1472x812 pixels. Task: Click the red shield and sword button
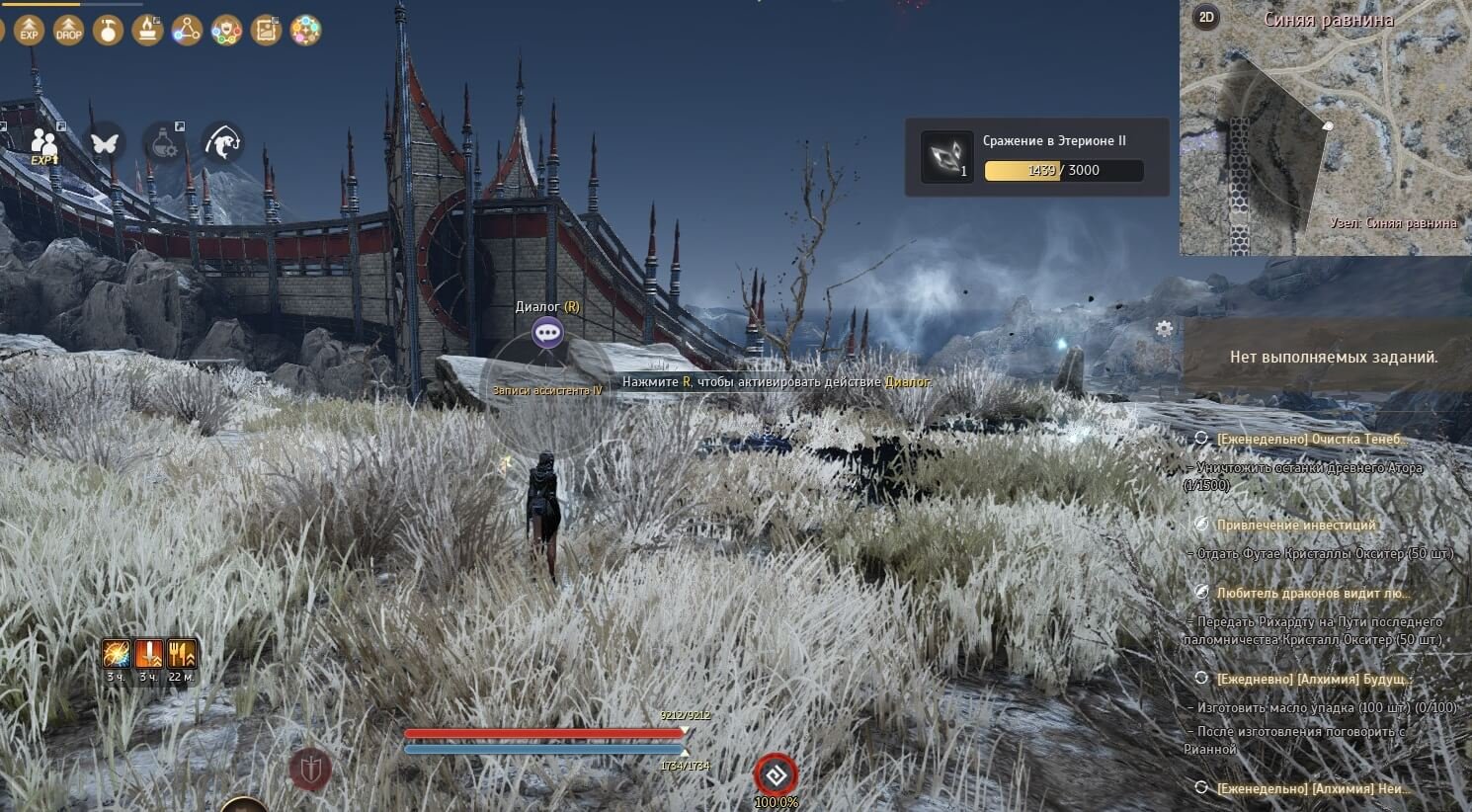pos(310,768)
